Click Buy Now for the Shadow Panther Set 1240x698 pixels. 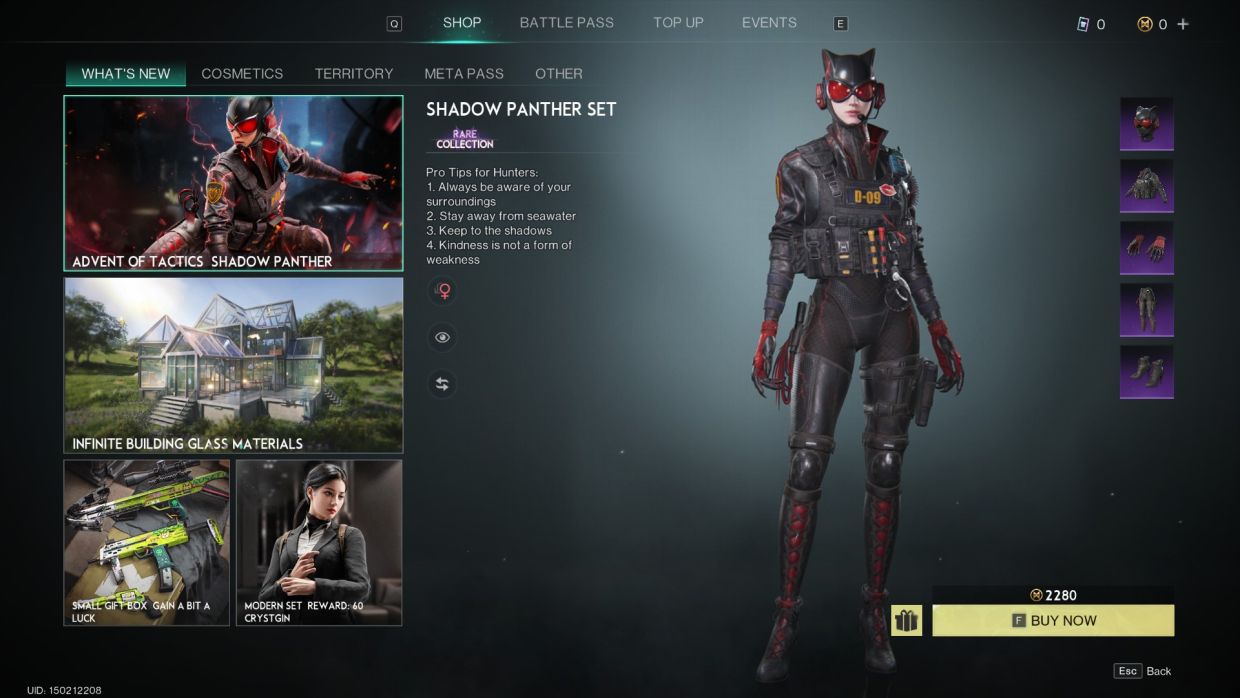point(1053,621)
